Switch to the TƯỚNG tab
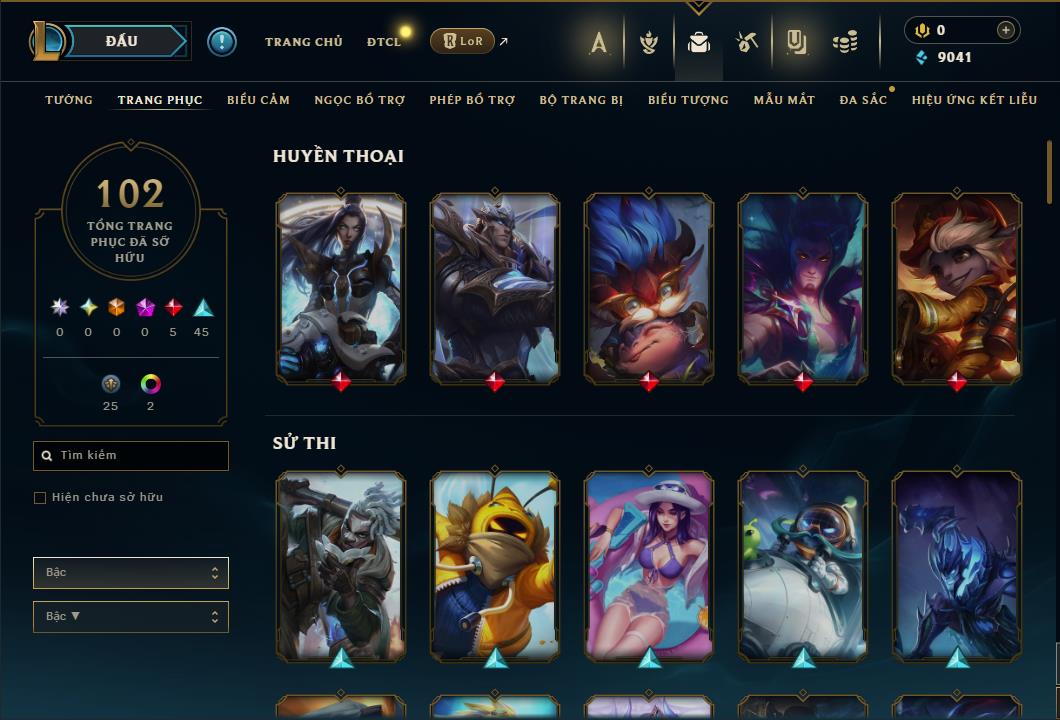This screenshot has width=1060, height=720. 69,100
